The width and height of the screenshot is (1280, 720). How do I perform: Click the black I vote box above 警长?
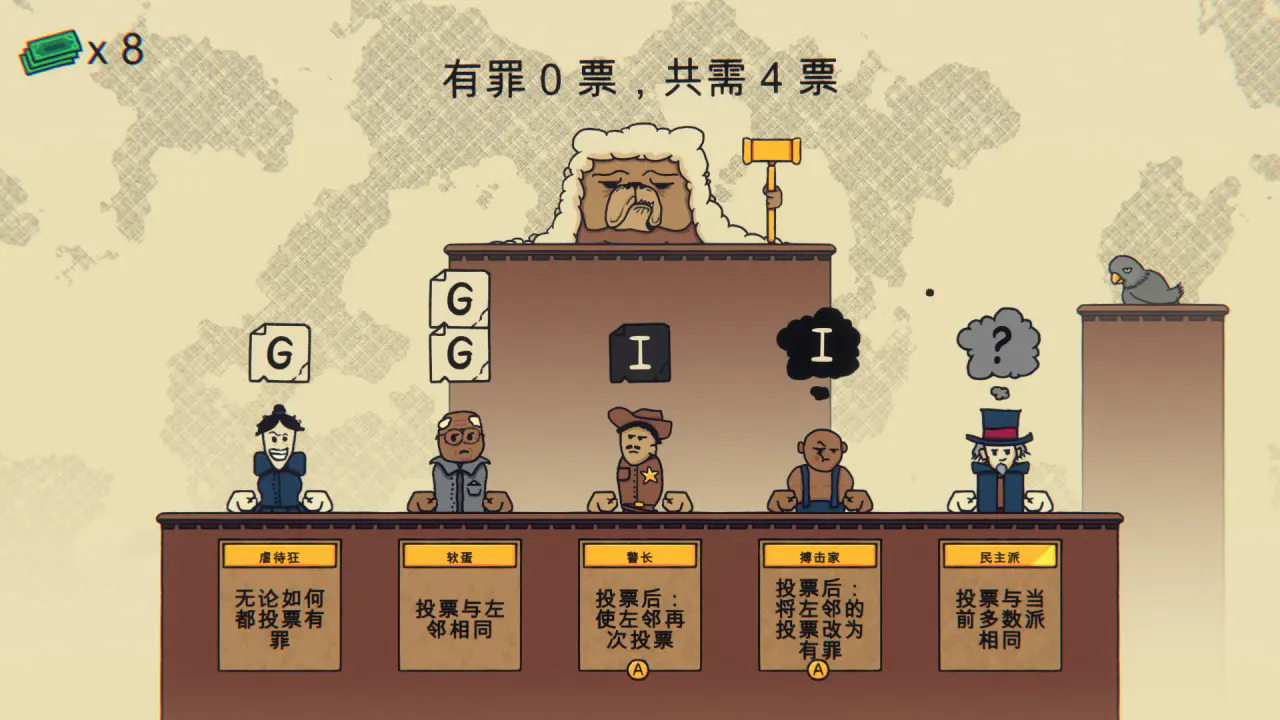click(x=640, y=352)
